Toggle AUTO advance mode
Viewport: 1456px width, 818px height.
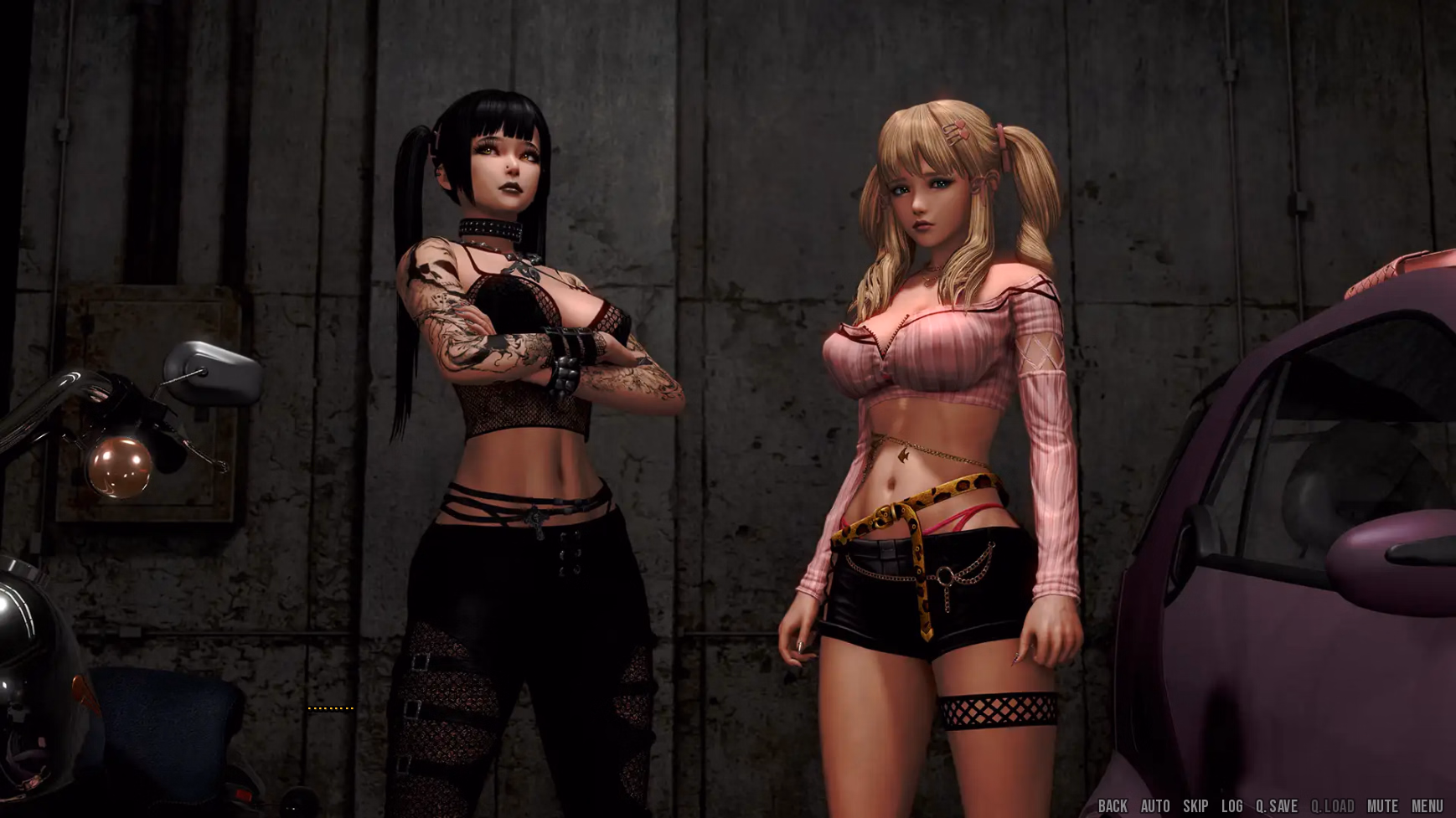tap(1155, 806)
